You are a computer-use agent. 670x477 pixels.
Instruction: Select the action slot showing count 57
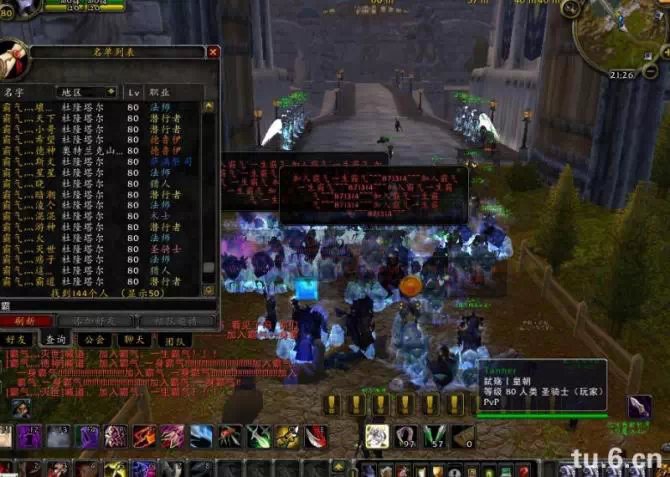433,436
